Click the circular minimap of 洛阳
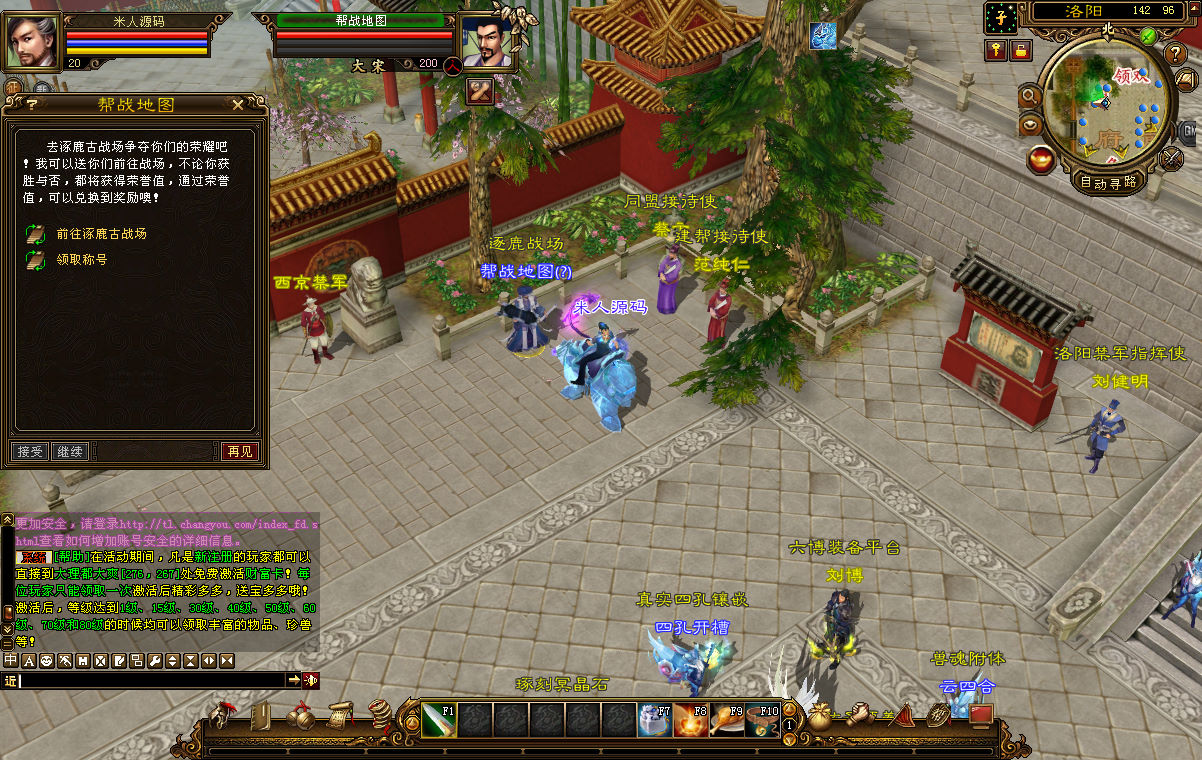1202x760 pixels. tap(1108, 102)
